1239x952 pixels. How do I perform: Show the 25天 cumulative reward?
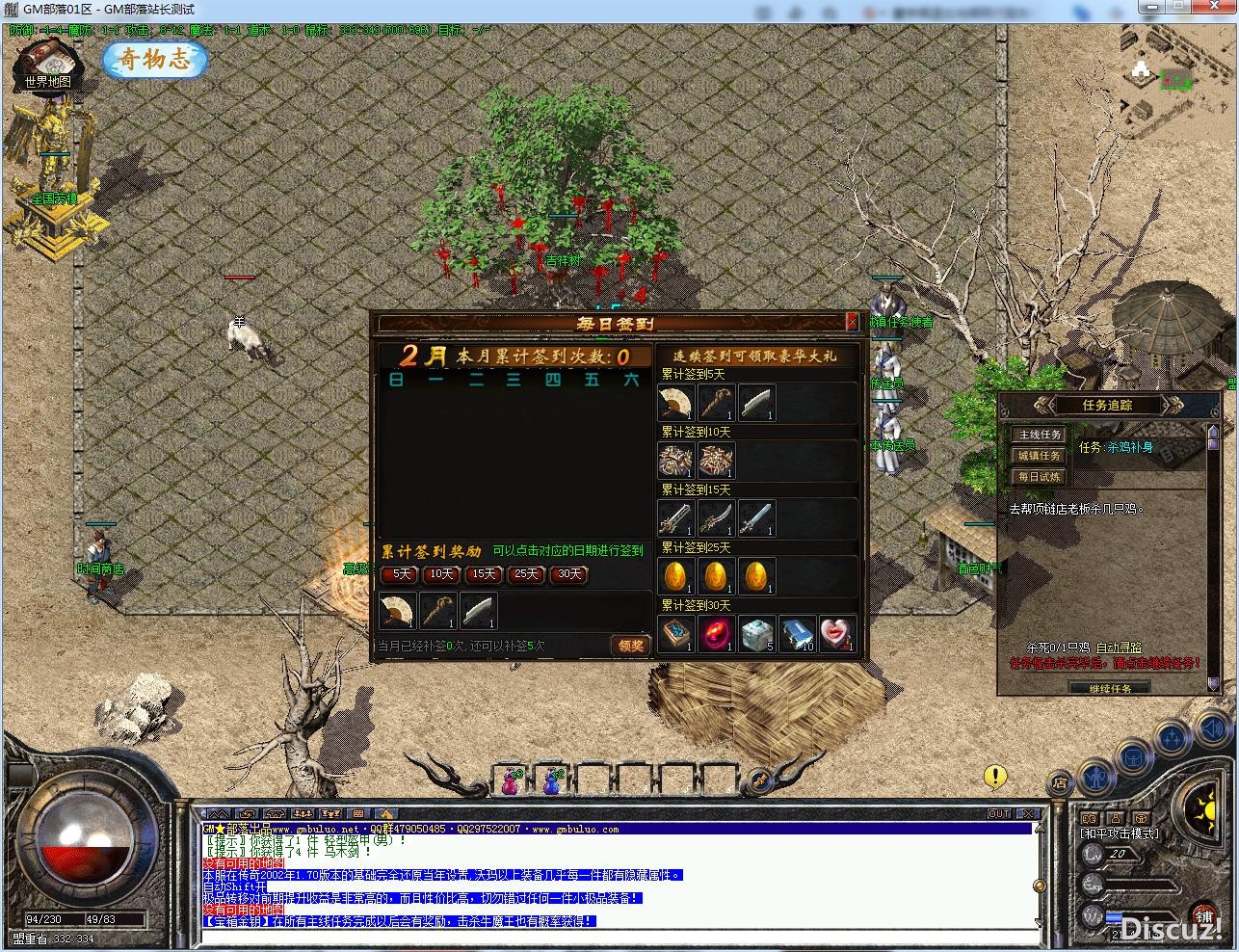526,574
